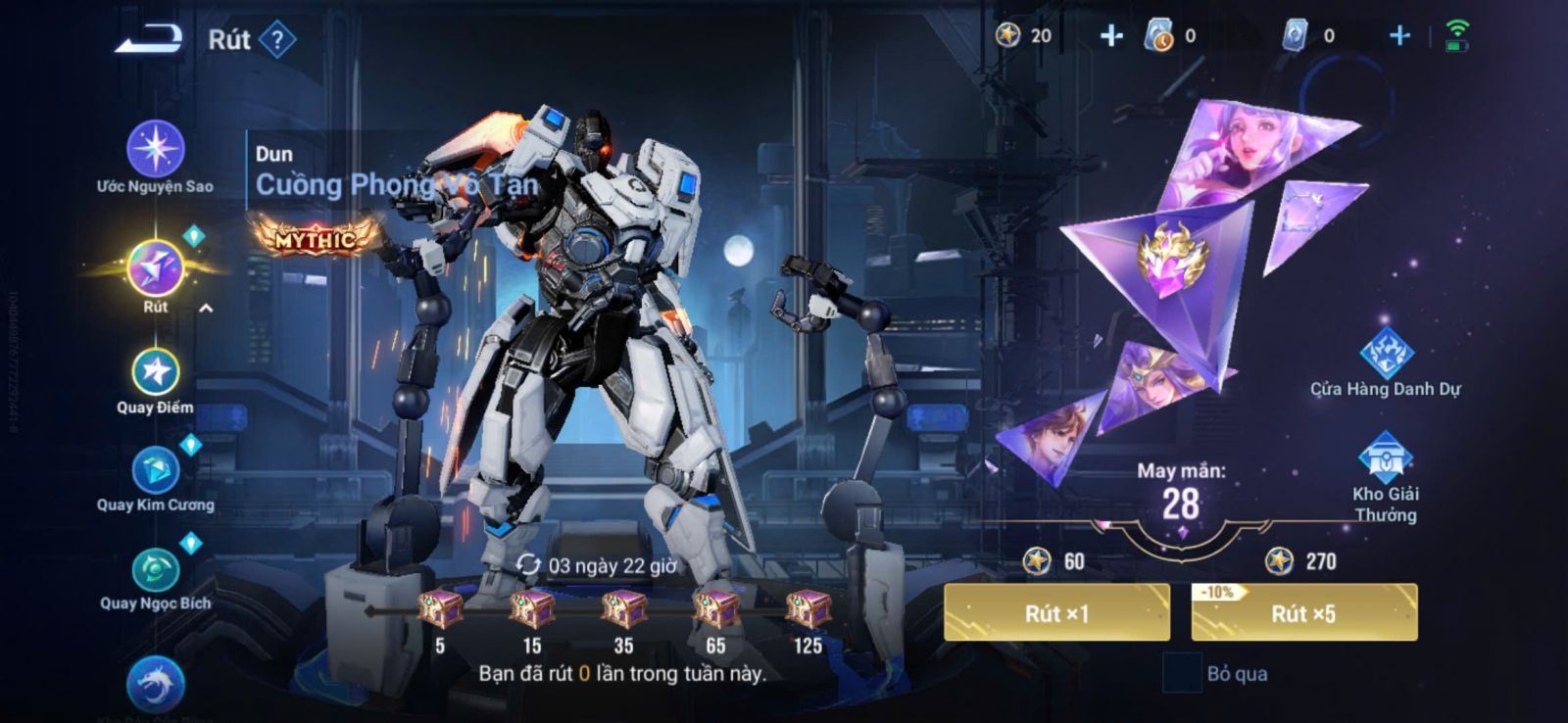Image resolution: width=1568 pixels, height=723 pixels.
Task: Open the Quay Điểm tab
Action: pos(155,373)
